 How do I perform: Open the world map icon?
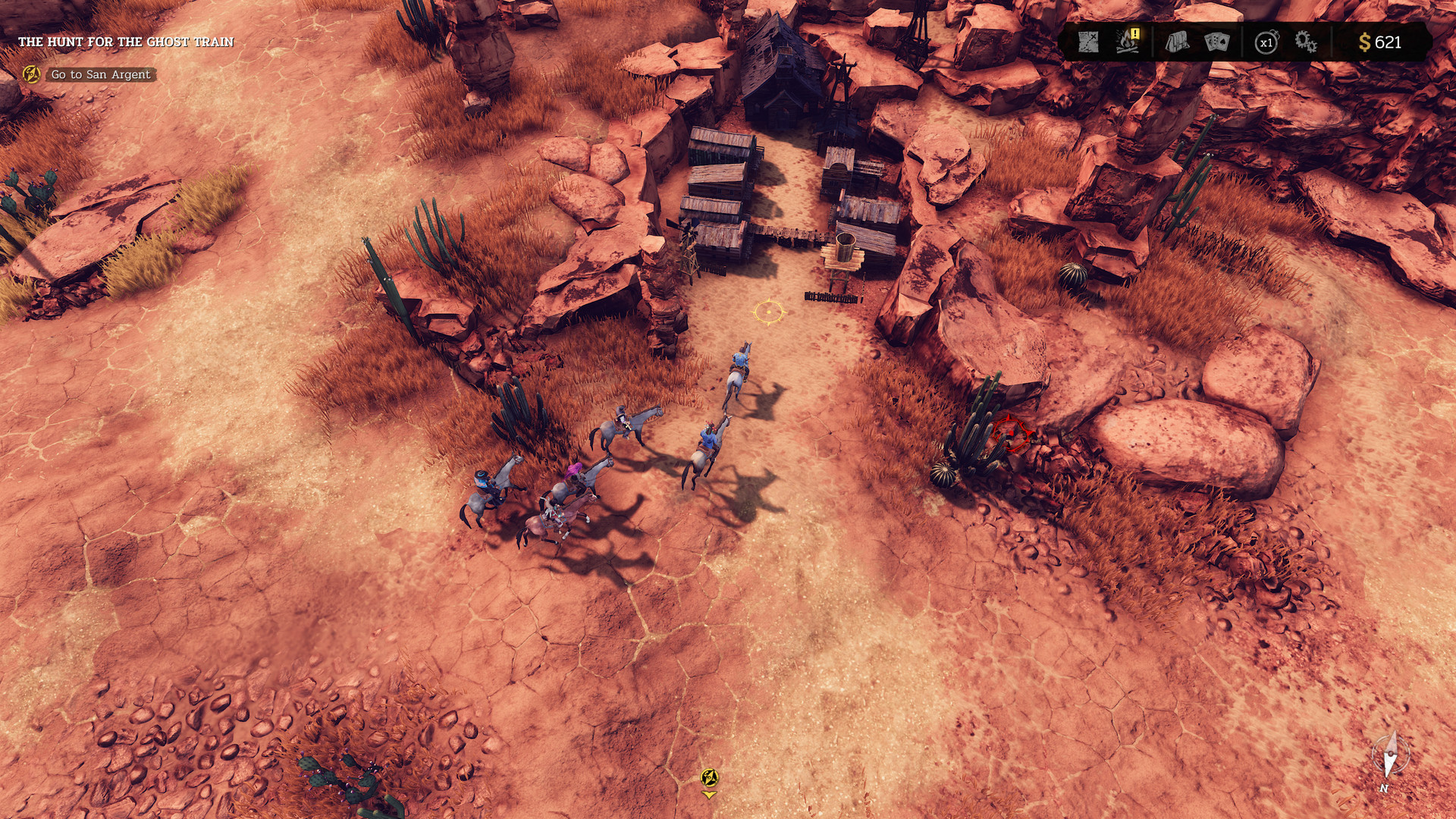tap(1087, 42)
